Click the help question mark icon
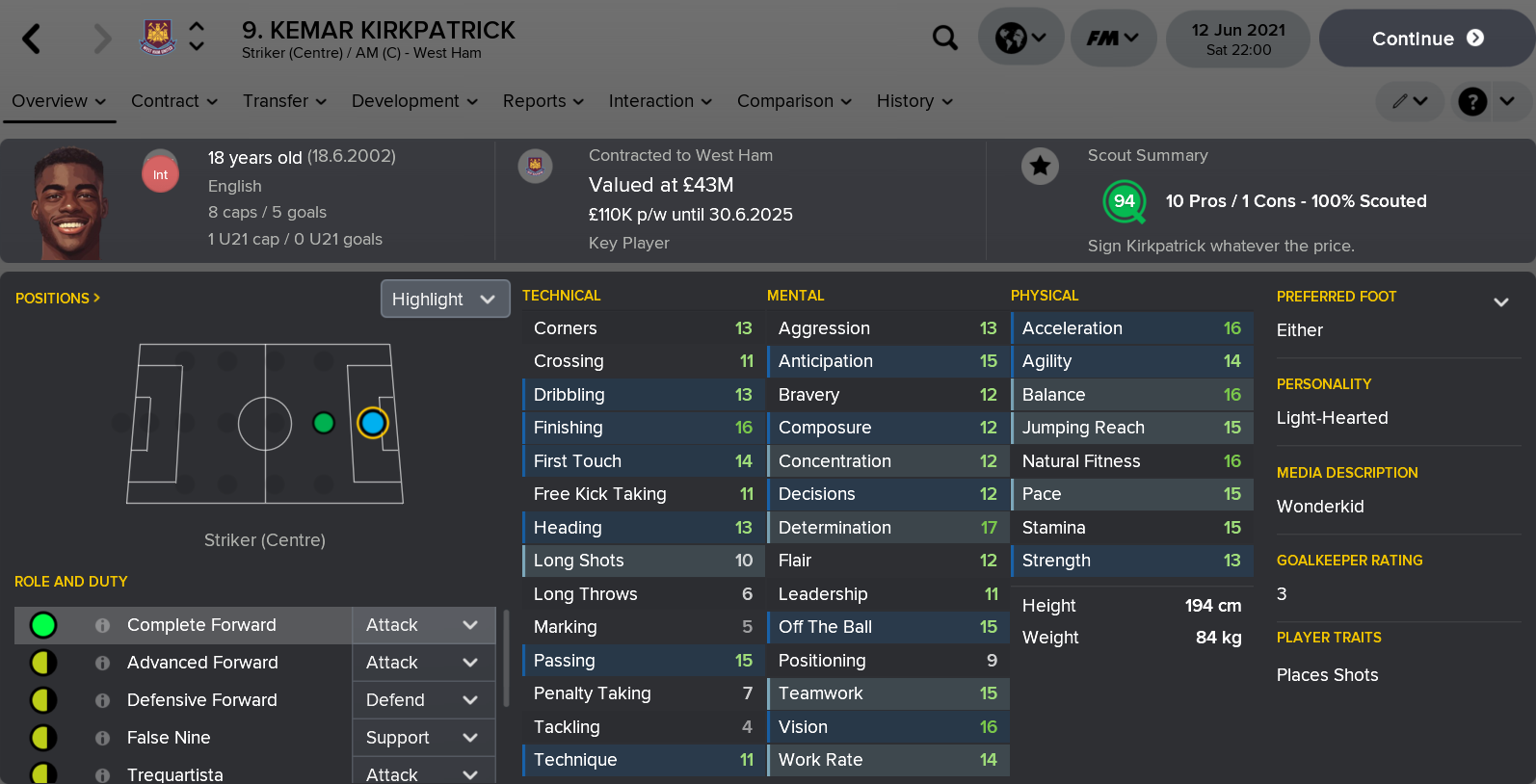 click(x=1472, y=101)
